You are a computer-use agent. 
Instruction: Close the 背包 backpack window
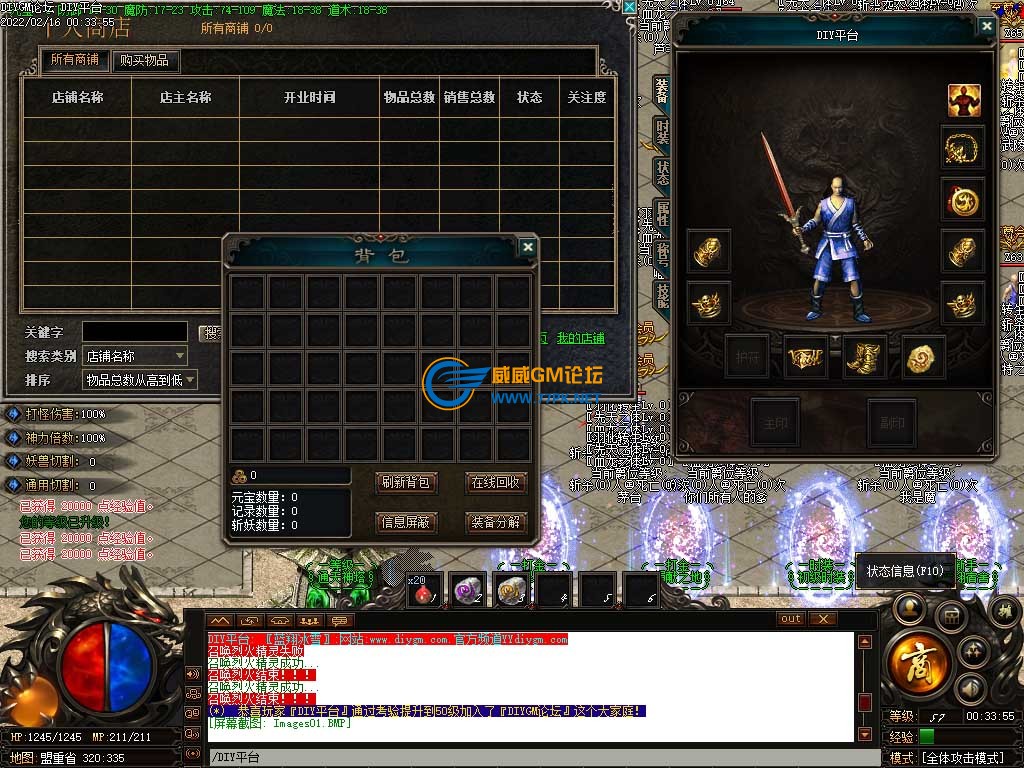(x=528, y=246)
